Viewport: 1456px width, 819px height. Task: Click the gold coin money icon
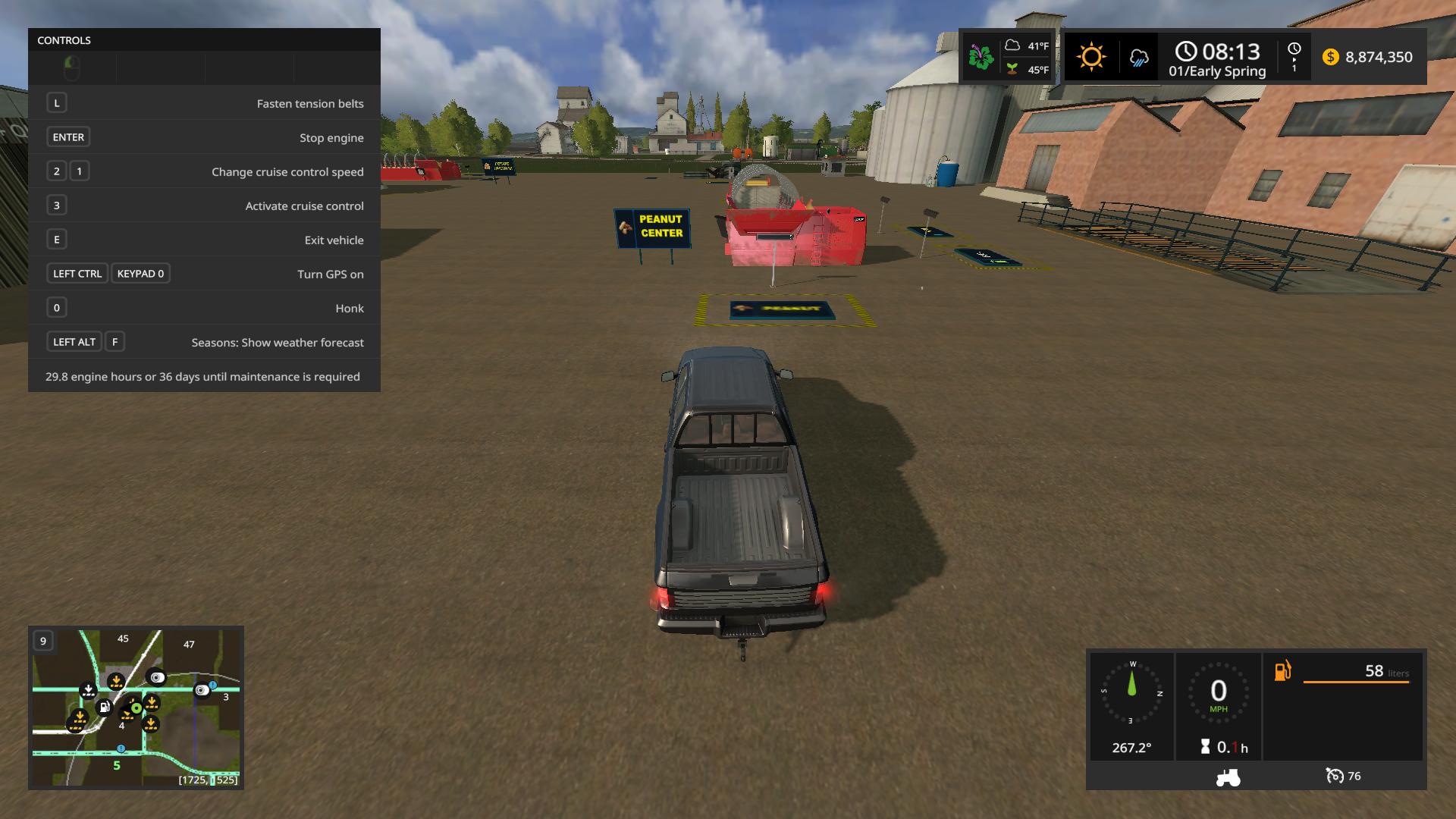pos(1330,57)
